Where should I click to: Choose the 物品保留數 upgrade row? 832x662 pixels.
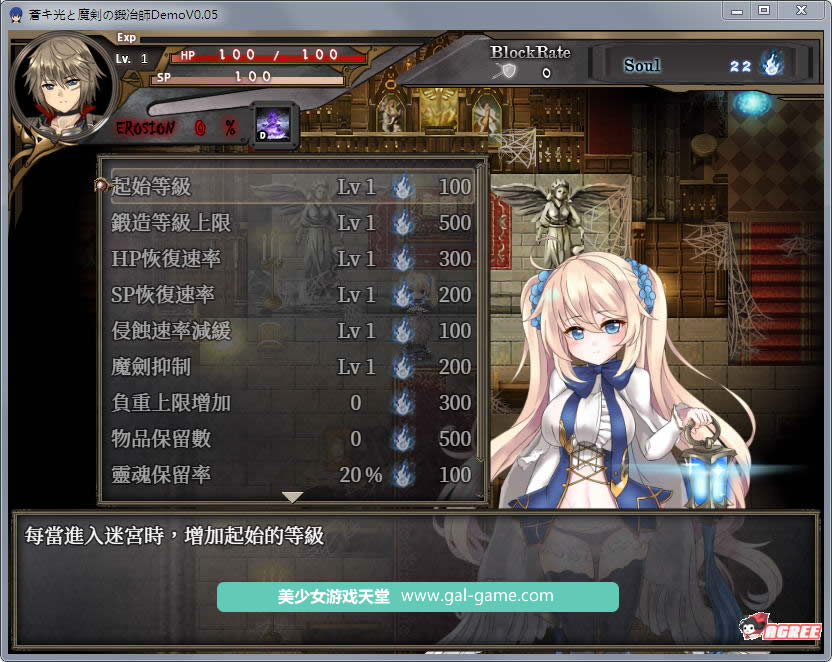tap(291, 439)
